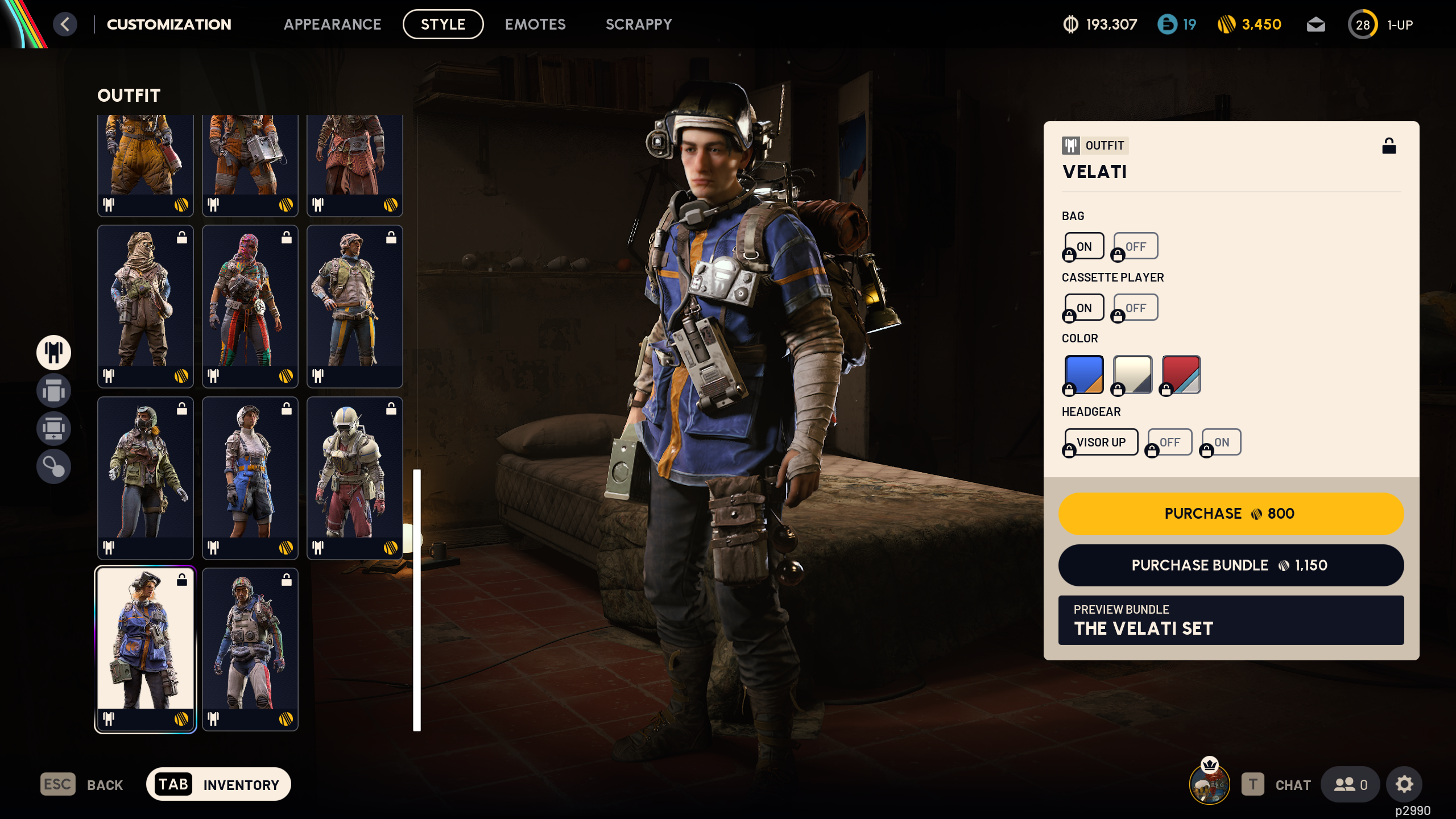Open the Backpack customization category
This screenshot has height=819, width=1456.
[x=53, y=391]
